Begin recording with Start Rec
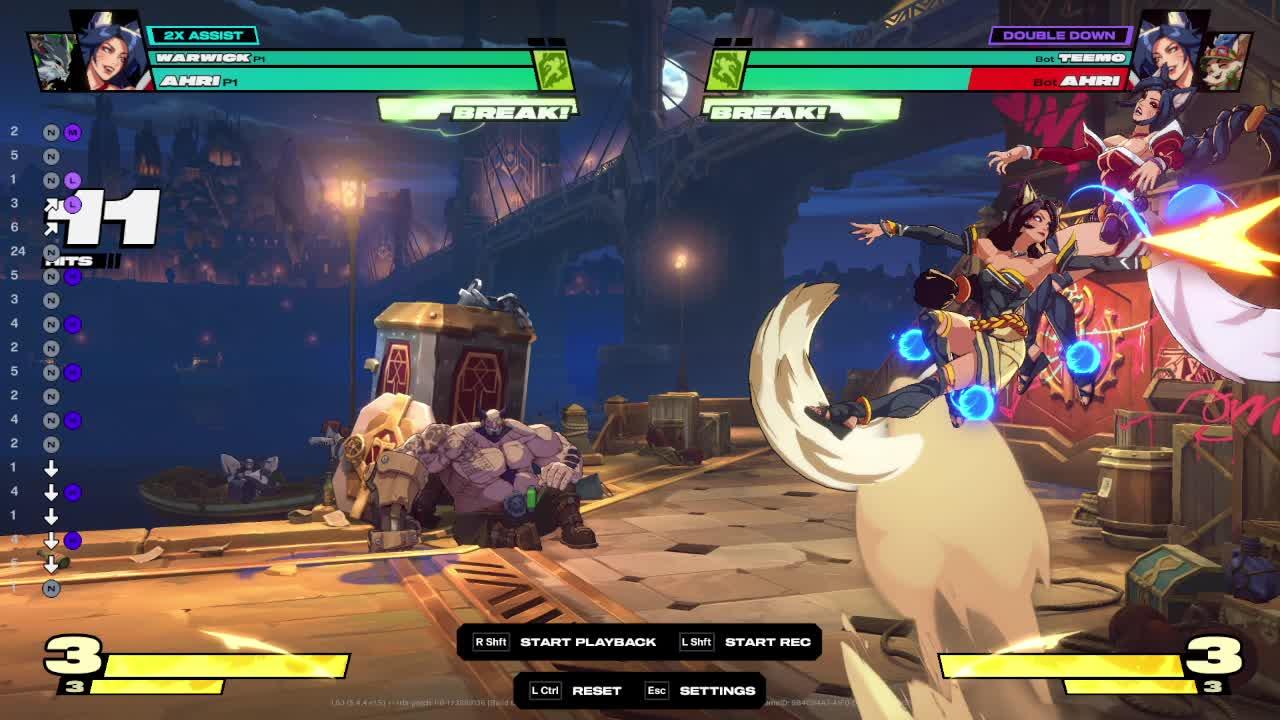Image resolution: width=1280 pixels, height=720 pixels. 766,642
